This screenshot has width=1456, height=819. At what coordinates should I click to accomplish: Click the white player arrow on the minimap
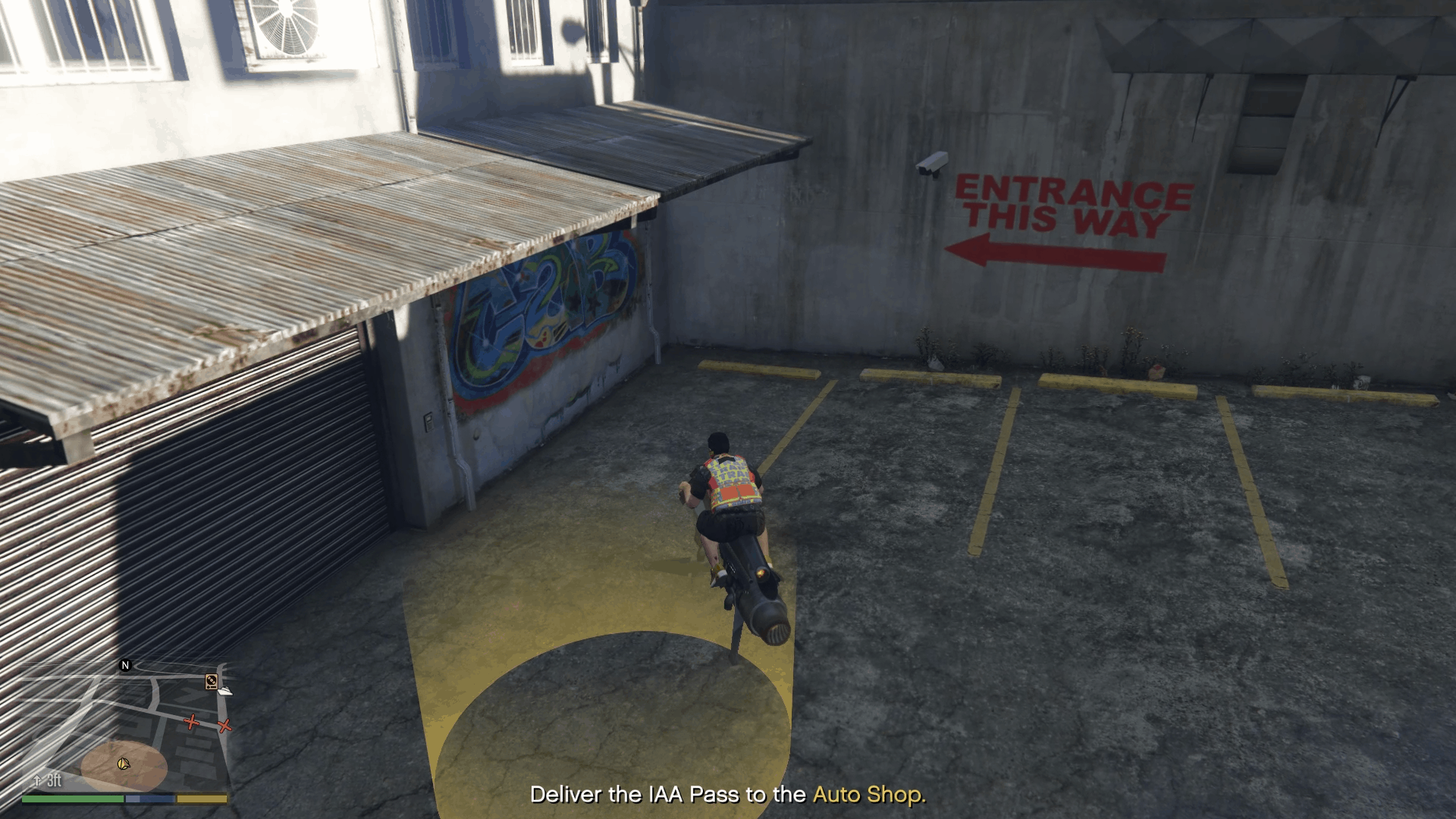(124, 764)
